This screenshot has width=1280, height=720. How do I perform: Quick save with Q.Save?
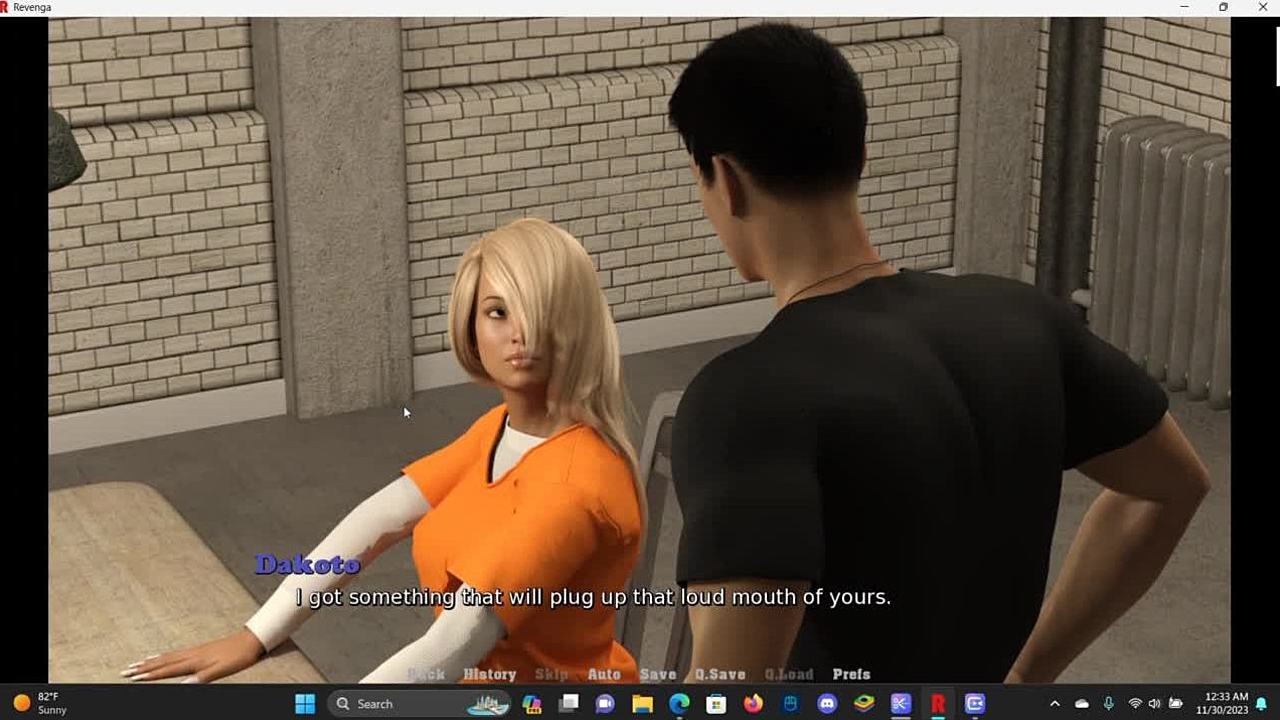tap(720, 674)
